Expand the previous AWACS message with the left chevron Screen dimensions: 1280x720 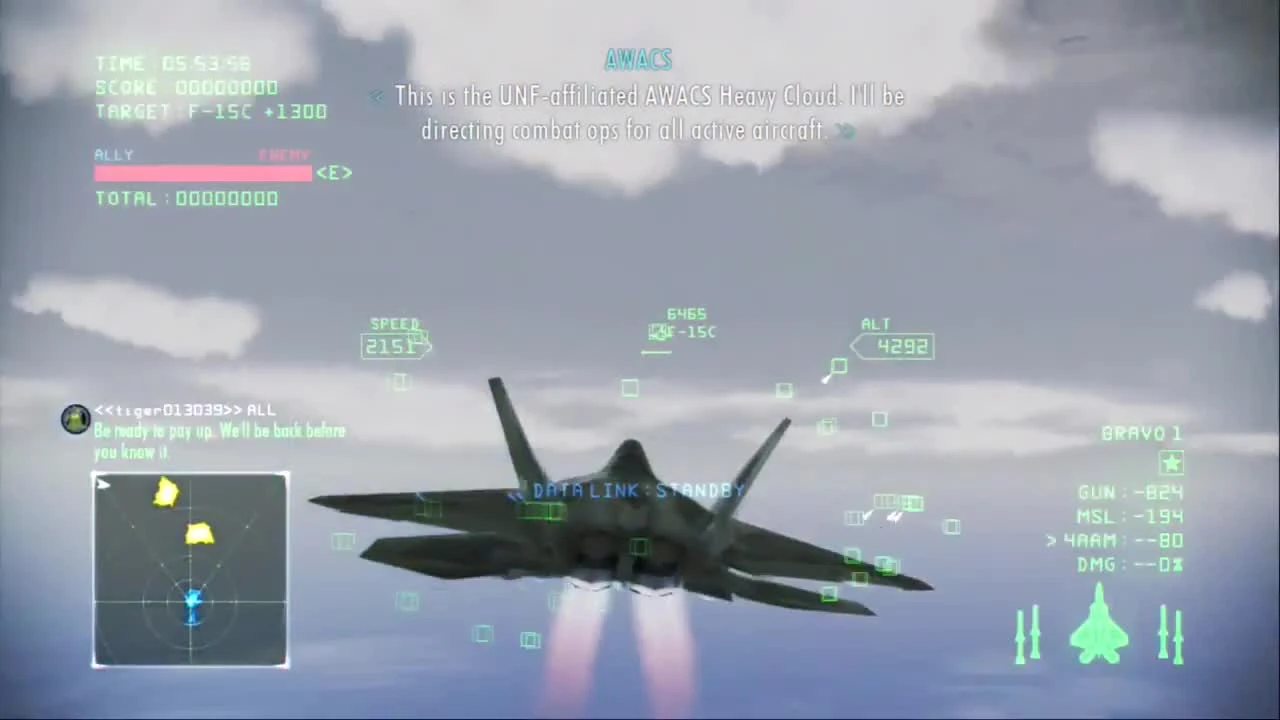coord(377,96)
